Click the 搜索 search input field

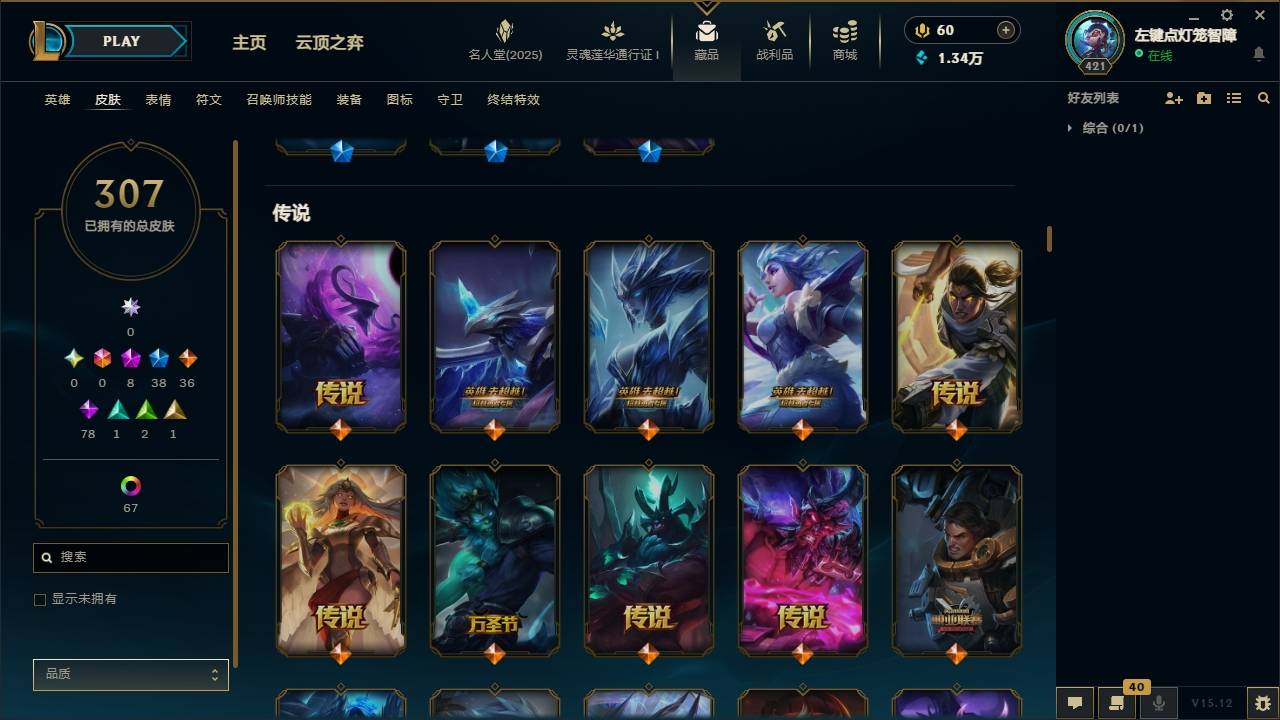pyautogui.click(x=130, y=557)
